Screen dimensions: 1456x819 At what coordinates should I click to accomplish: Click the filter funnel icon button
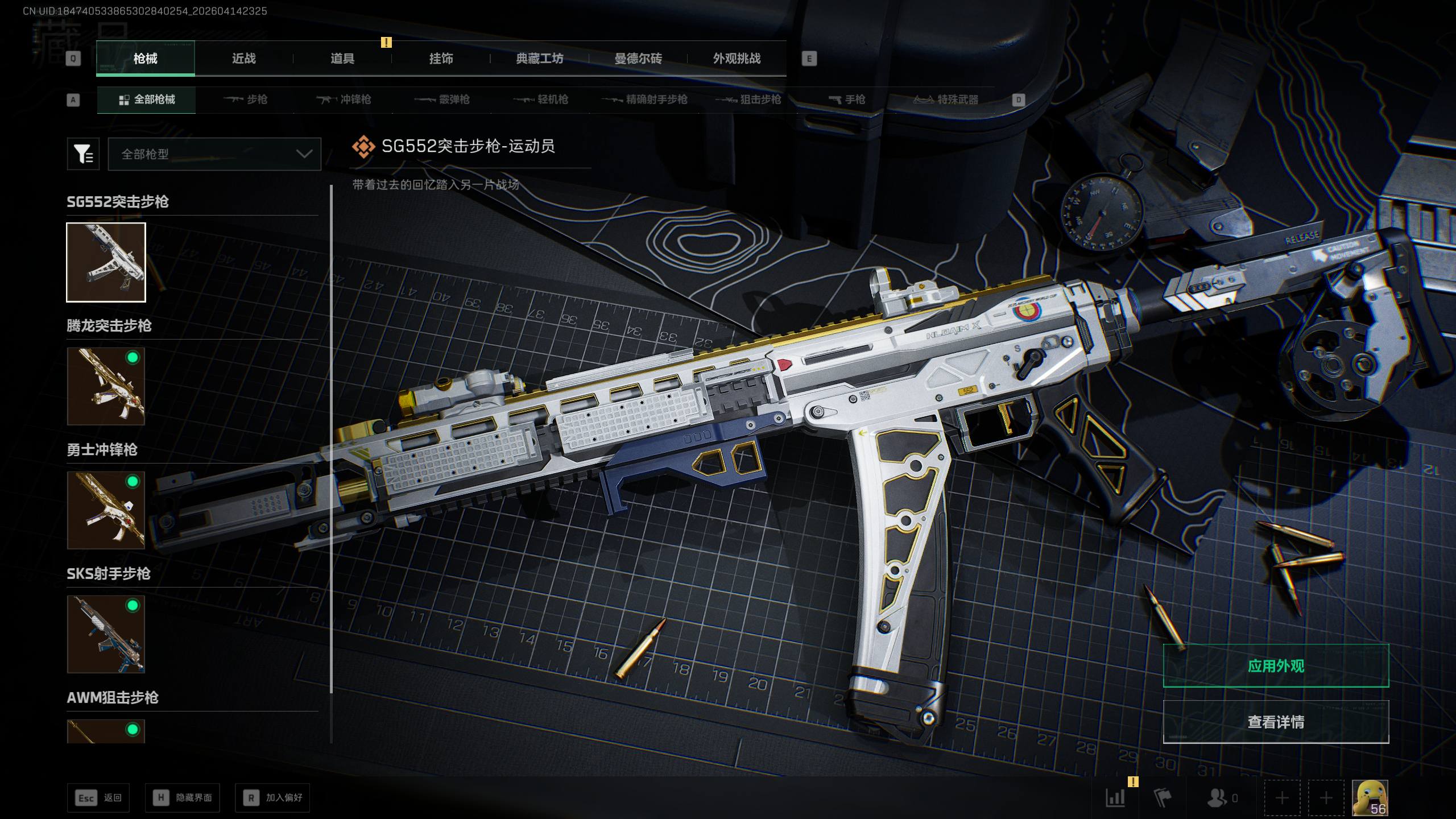coord(83,154)
